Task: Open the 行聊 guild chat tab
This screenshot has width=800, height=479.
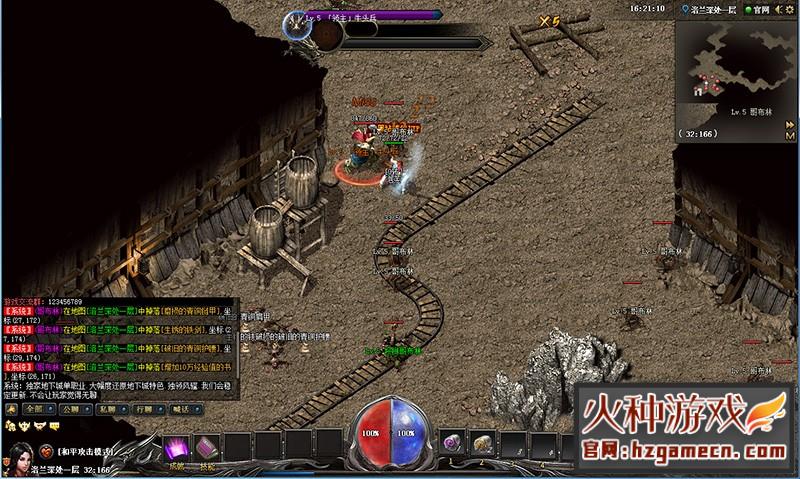Action: coord(142,409)
